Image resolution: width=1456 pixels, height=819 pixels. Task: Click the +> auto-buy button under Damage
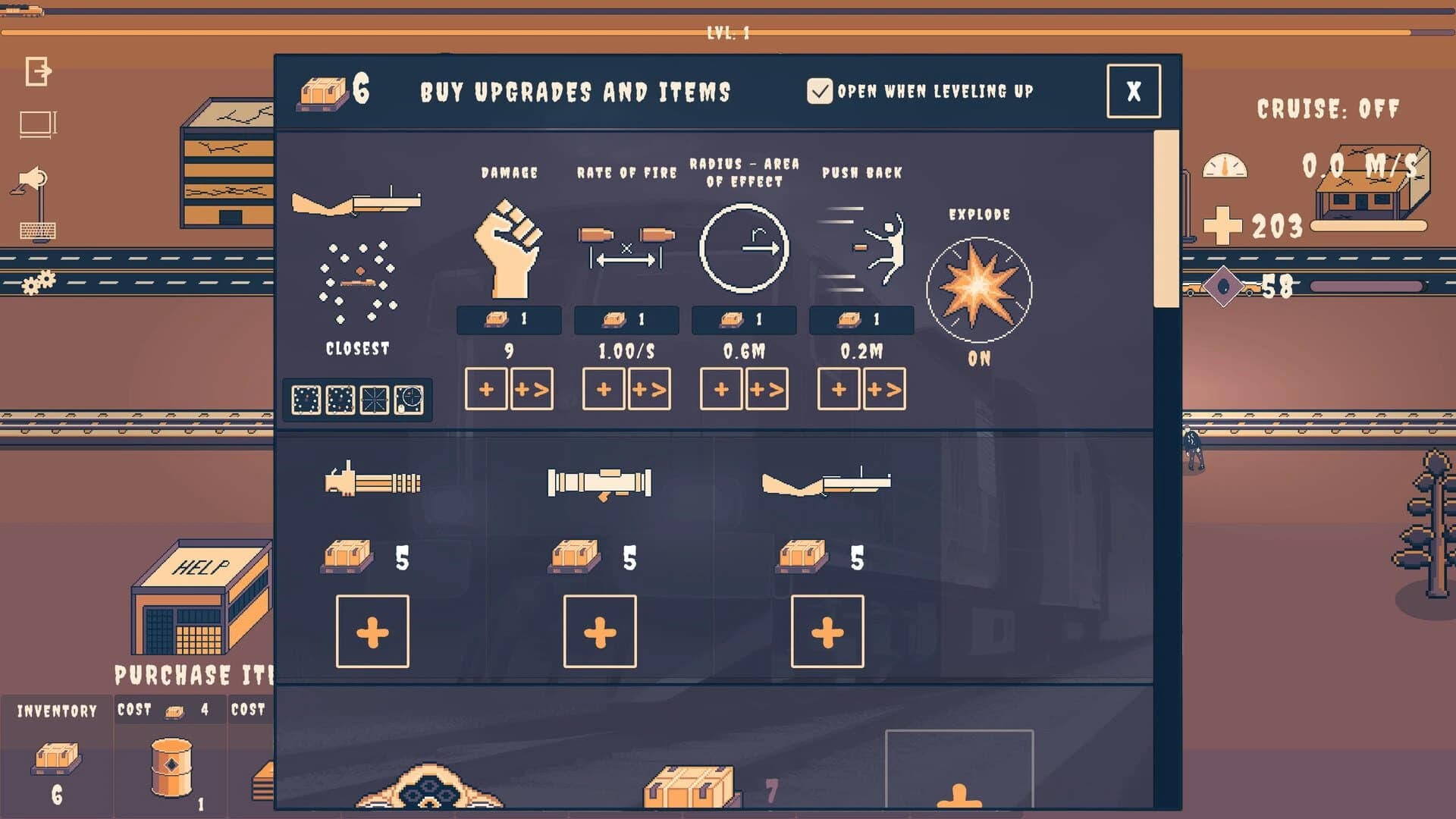point(532,390)
